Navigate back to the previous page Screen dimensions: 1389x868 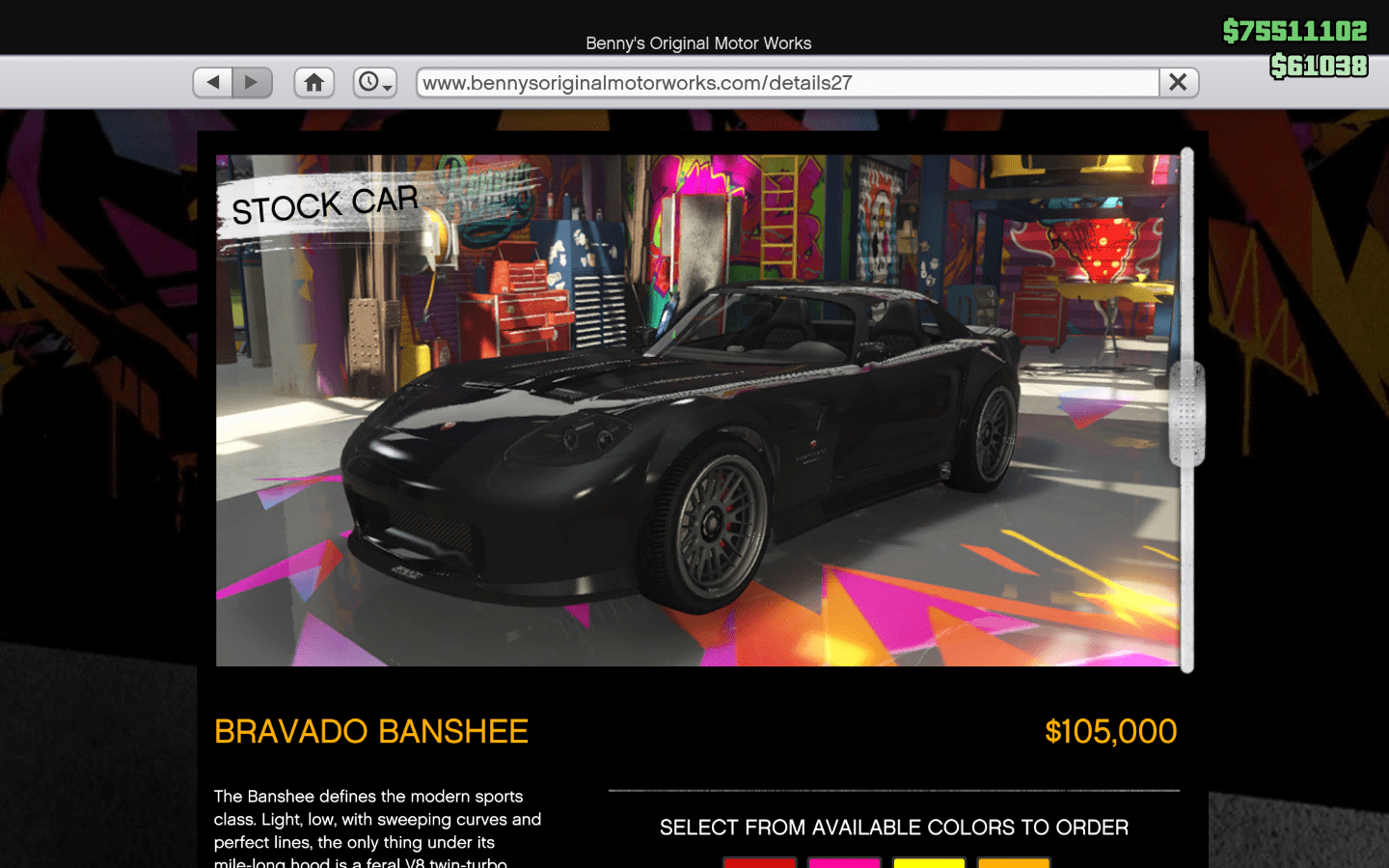point(212,82)
